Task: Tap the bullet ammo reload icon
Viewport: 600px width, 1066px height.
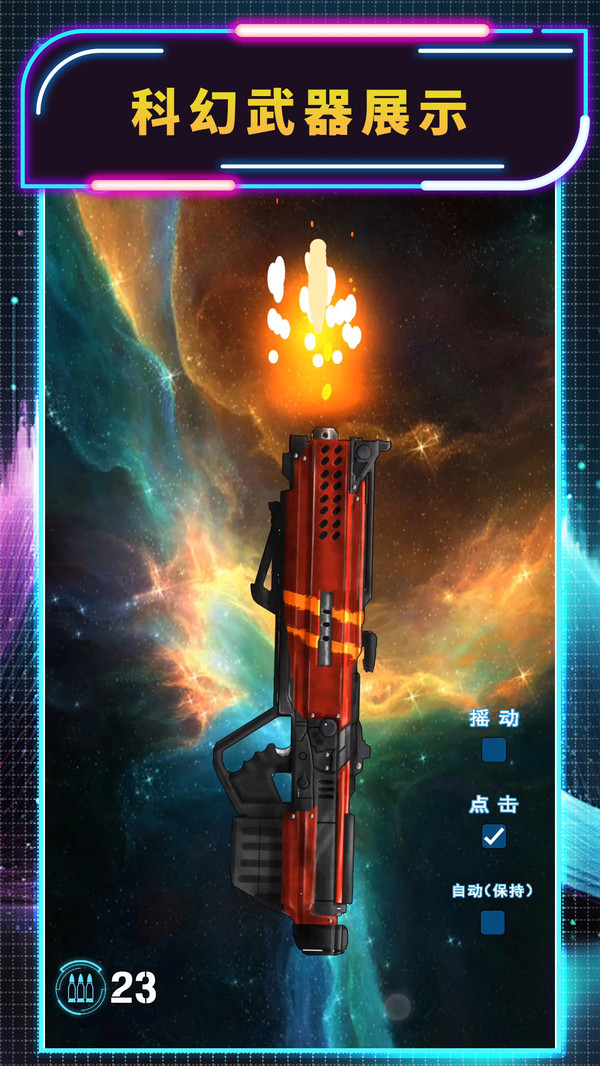Action: point(81,987)
